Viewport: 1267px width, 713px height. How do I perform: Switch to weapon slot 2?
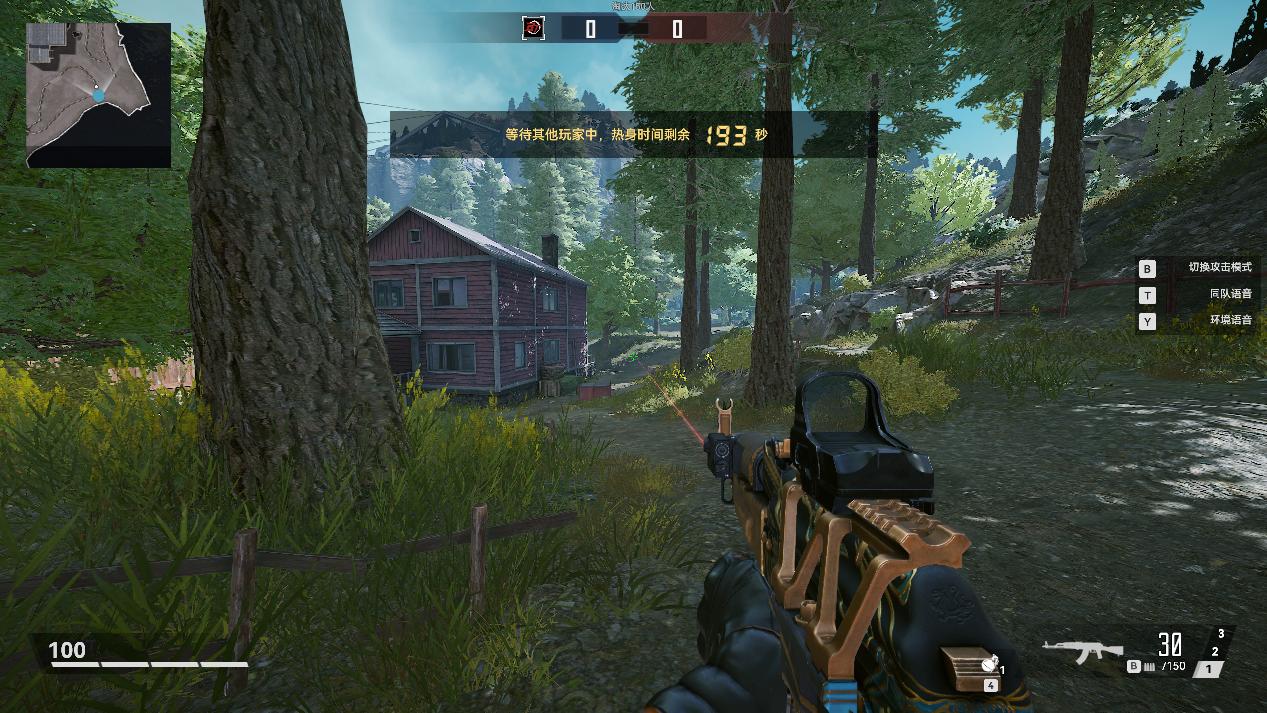coord(1215,651)
